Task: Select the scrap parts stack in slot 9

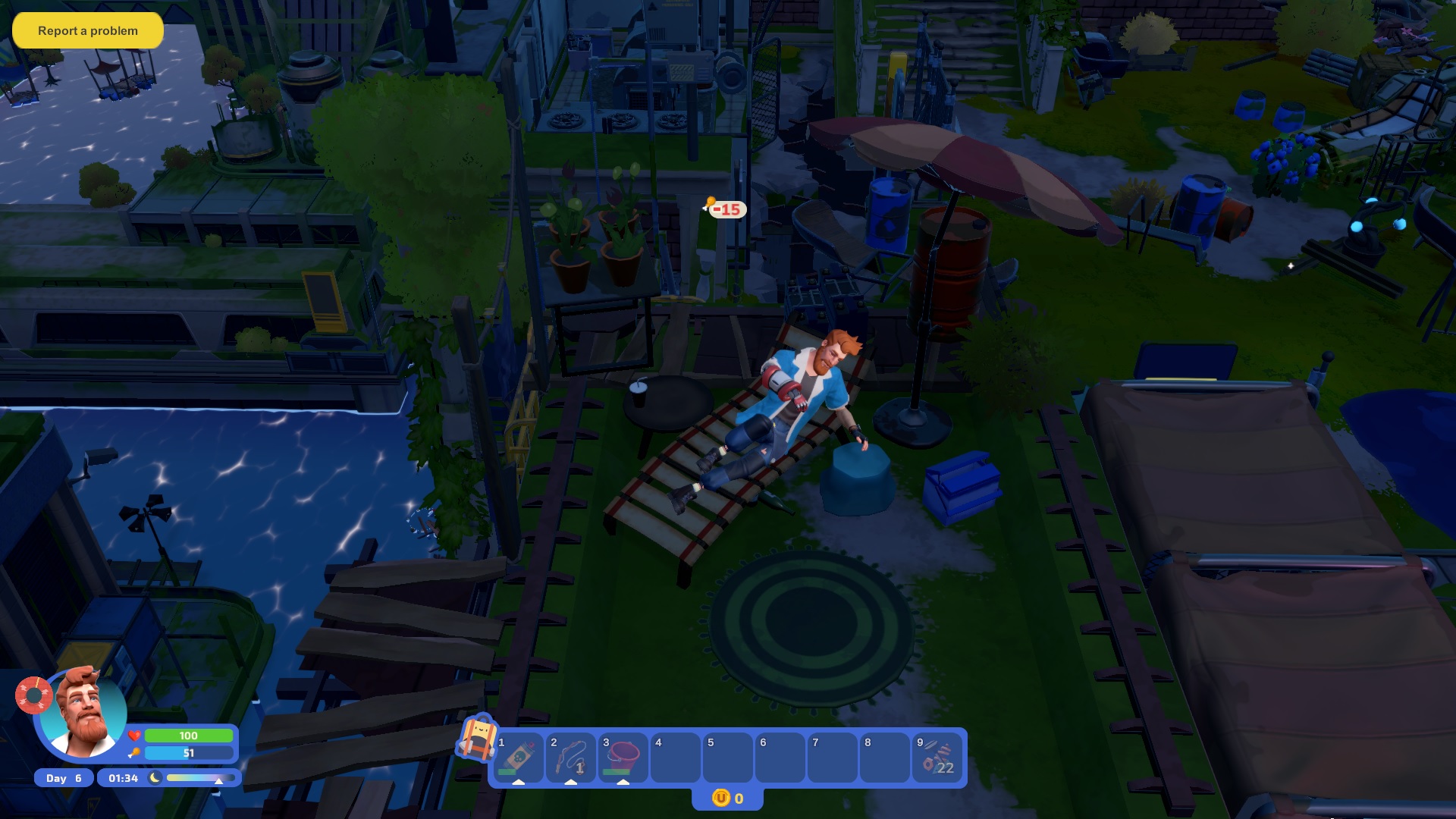Action: (937, 758)
